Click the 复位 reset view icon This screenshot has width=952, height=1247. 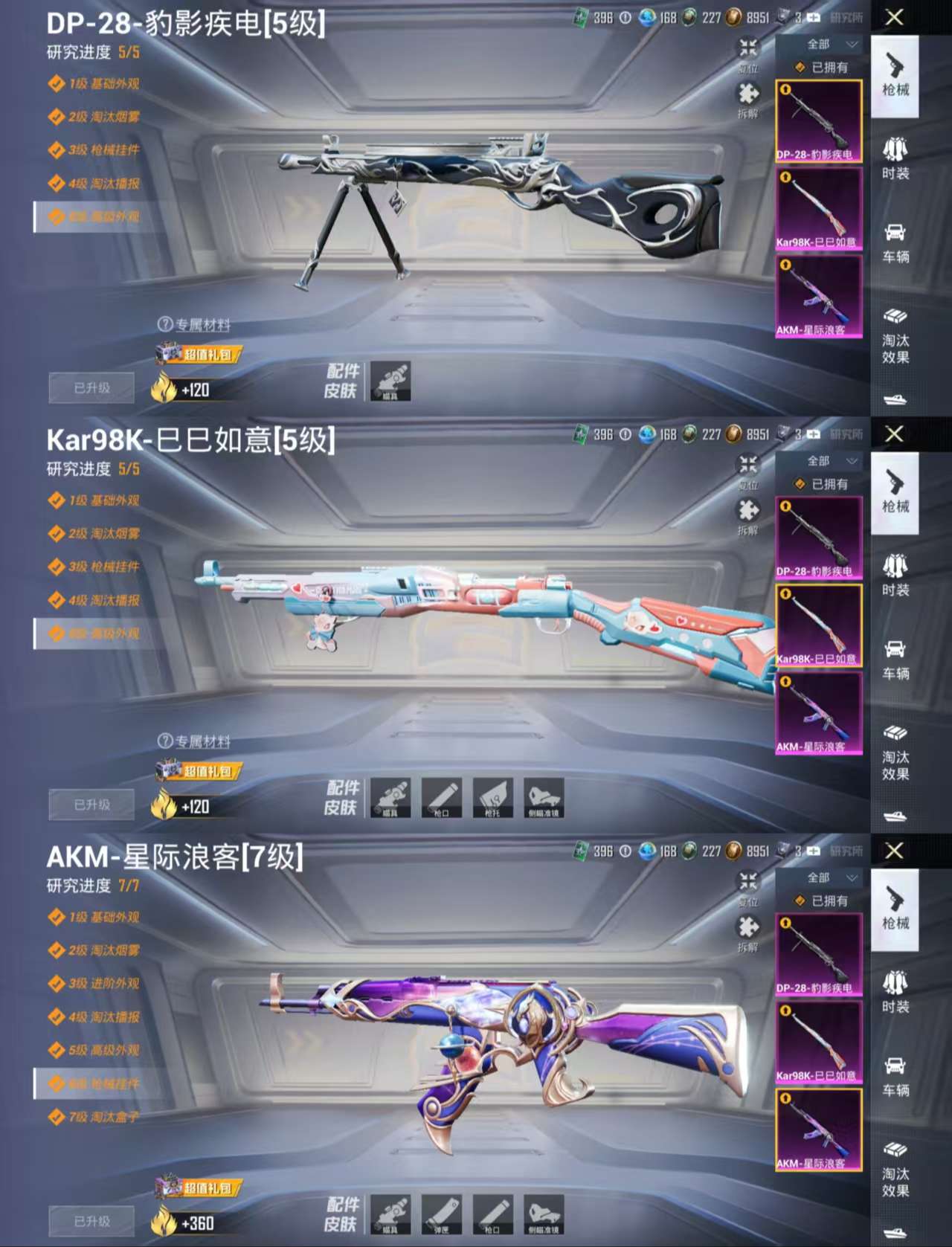point(747,54)
